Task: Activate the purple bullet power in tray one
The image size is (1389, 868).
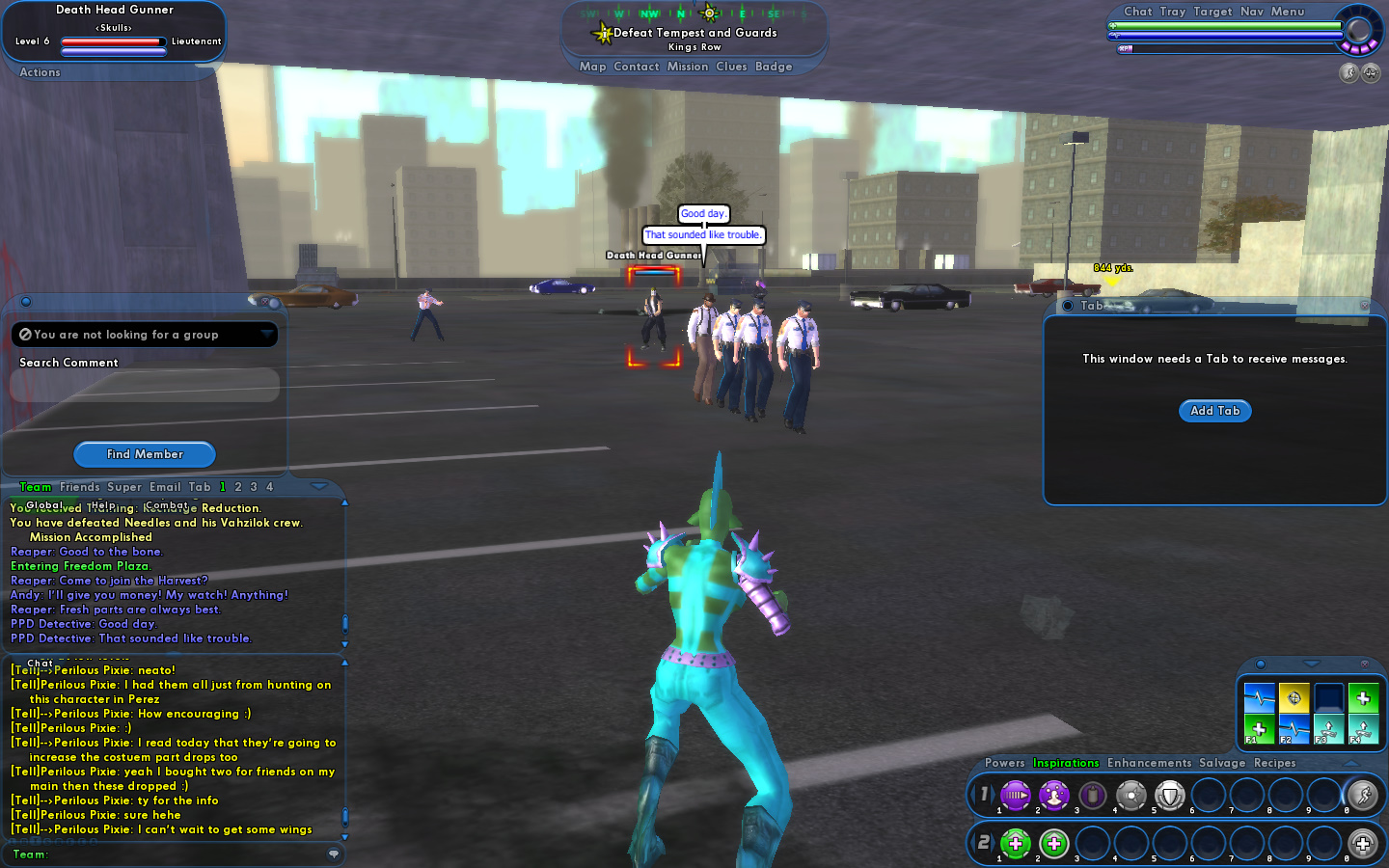Action: [x=1015, y=796]
